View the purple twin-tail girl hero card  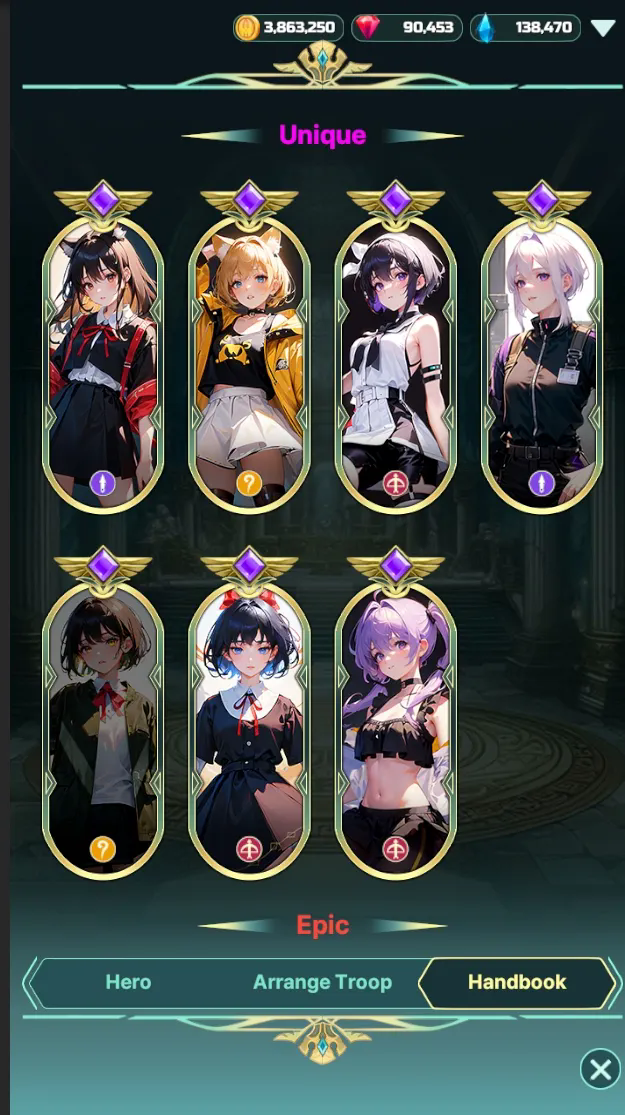pyautogui.click(x=396, y=730)
